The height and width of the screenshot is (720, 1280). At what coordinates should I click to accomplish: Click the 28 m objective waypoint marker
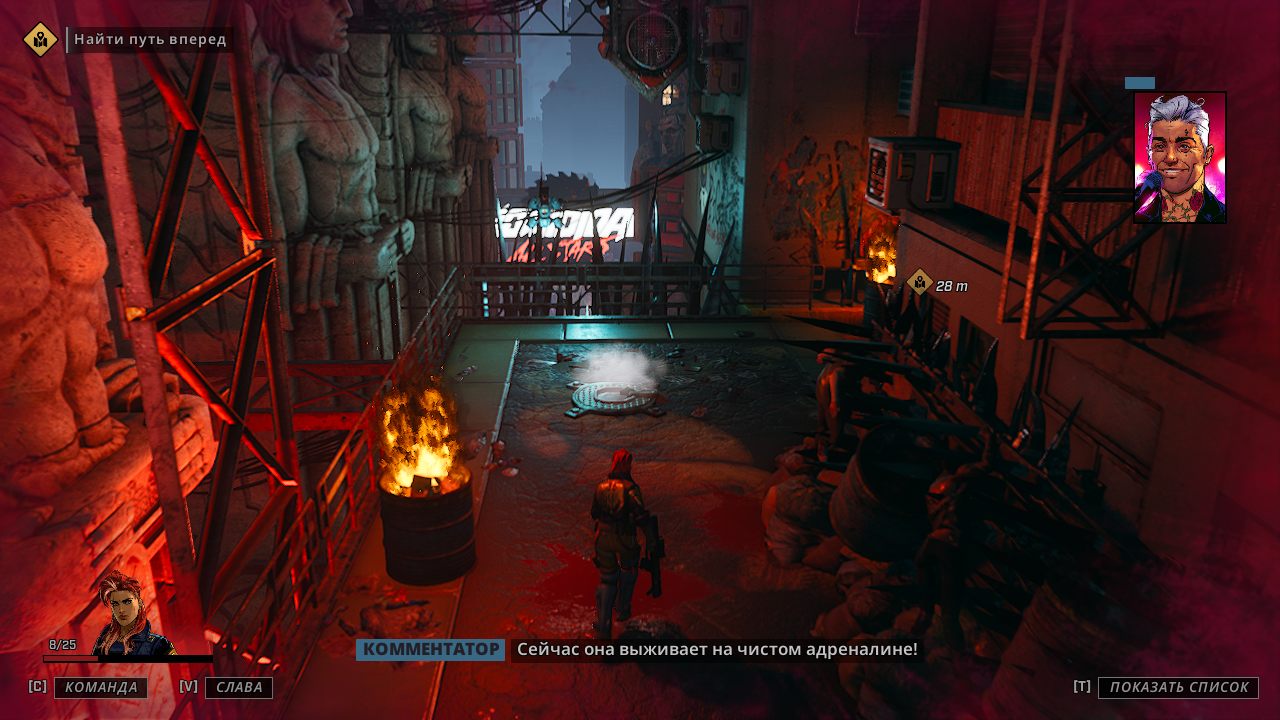point(919,284)
